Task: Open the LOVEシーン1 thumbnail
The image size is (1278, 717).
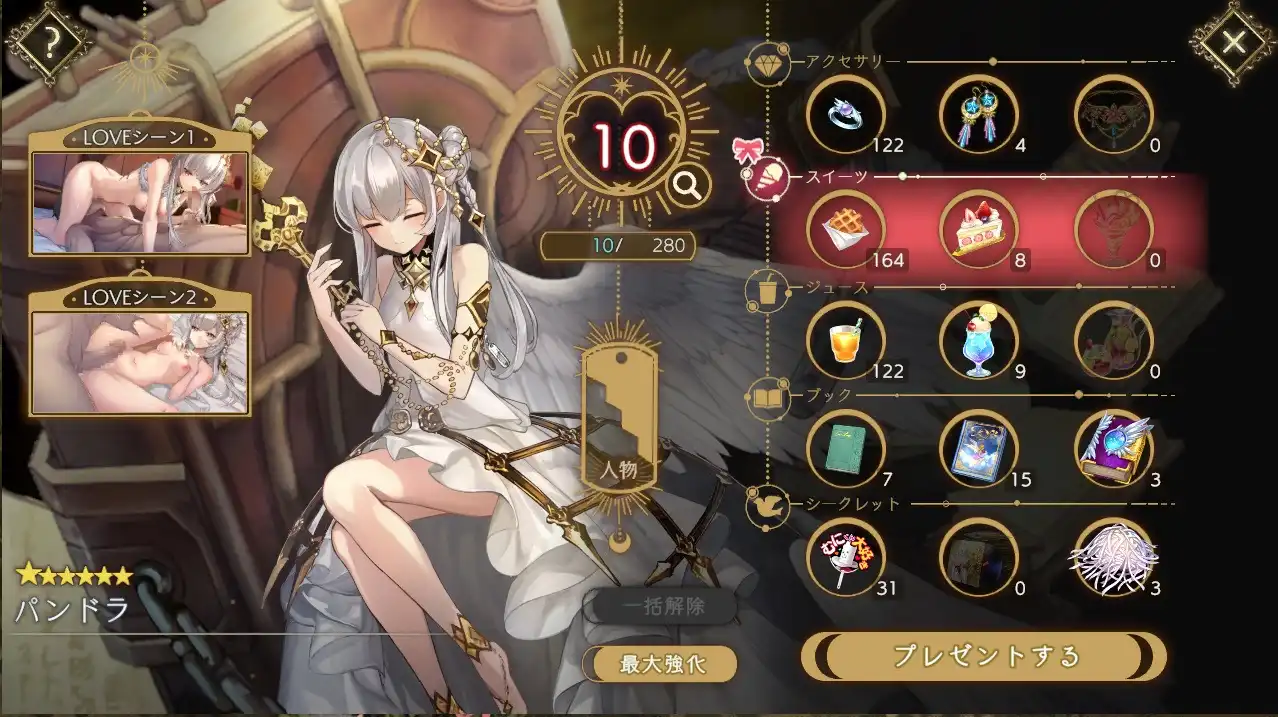Action: coord(139,202)
